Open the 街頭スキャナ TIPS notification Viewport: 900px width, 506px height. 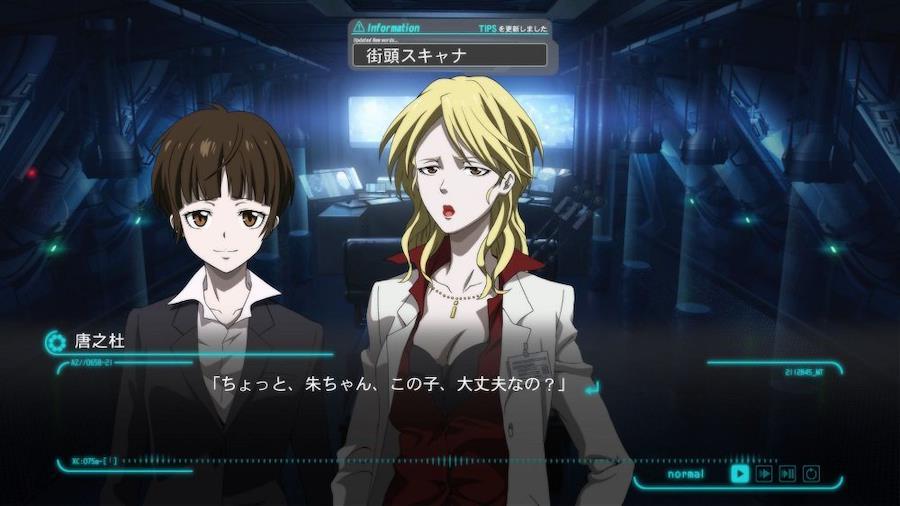(450, 55)
